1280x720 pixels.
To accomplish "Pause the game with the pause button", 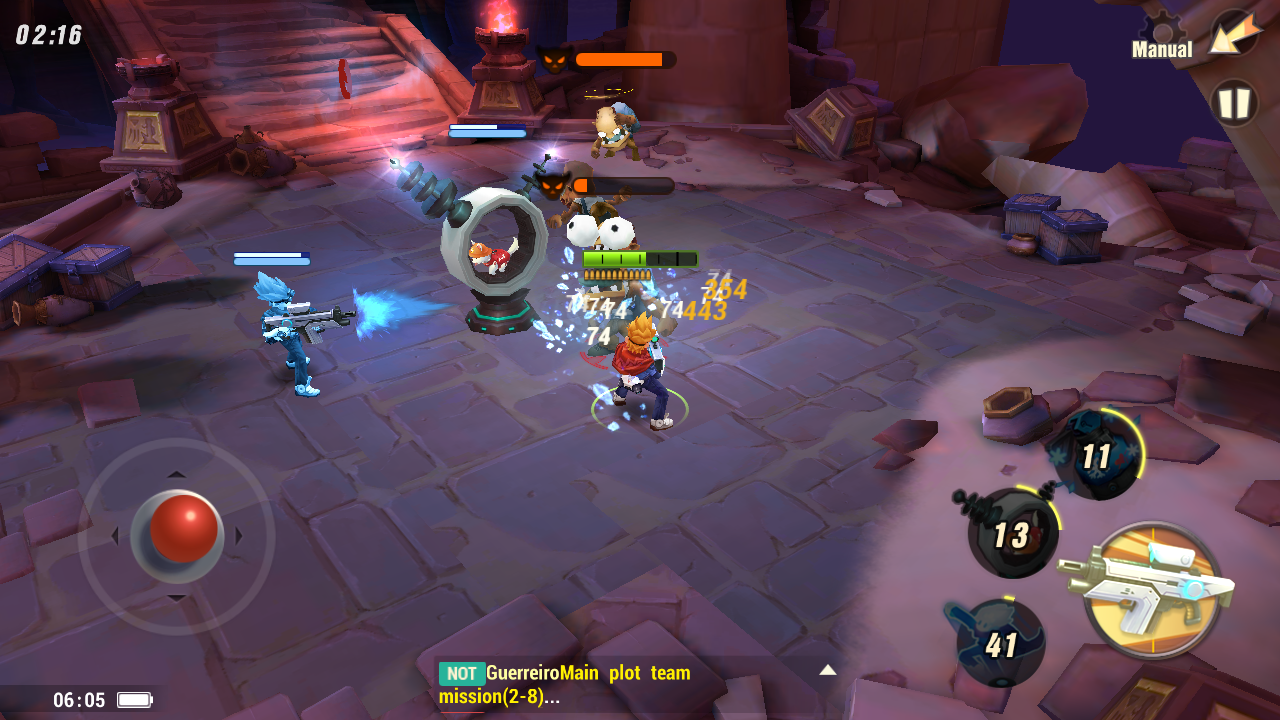I will tap(1234, 103).
